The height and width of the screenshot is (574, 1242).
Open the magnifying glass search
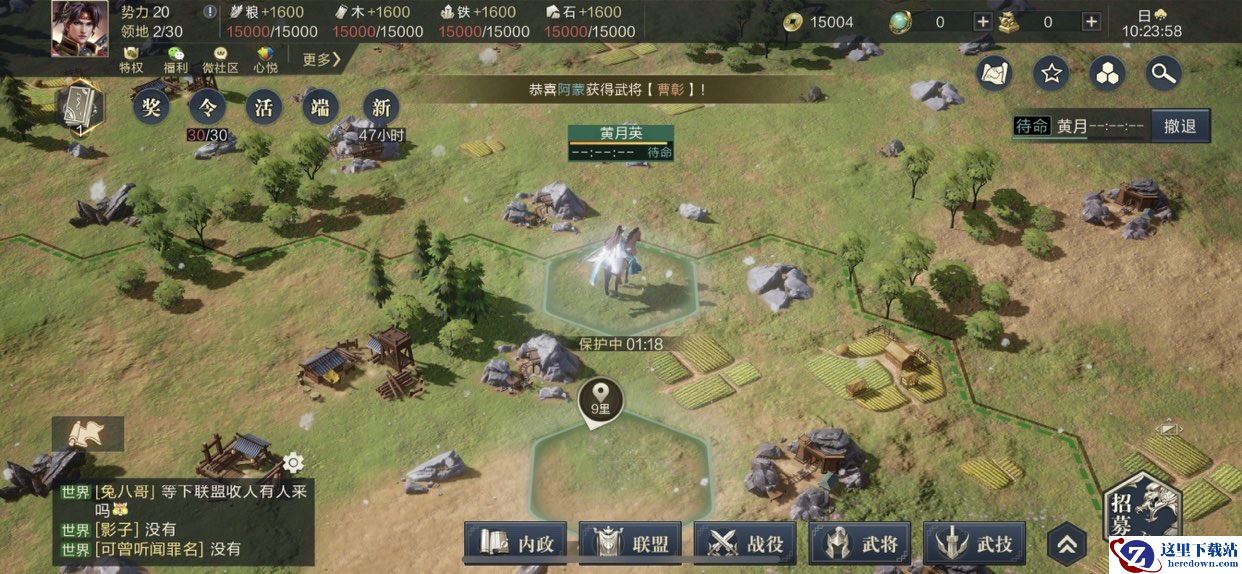pos(1163,73)
